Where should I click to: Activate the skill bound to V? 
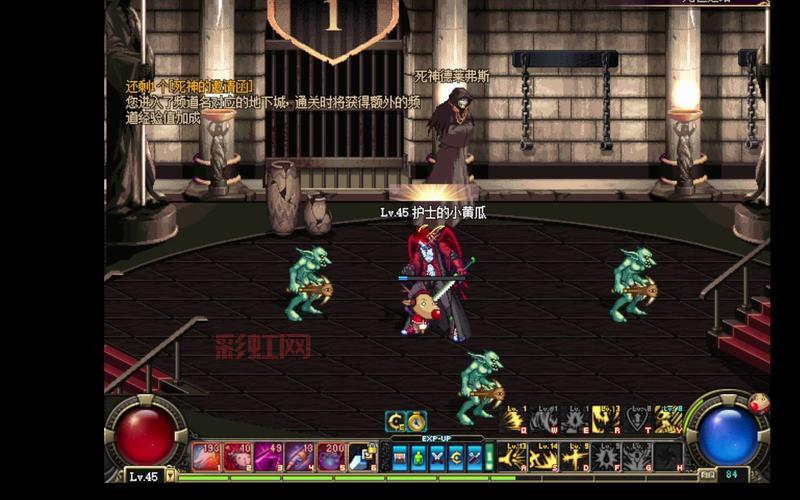click(x=668, y=419)
